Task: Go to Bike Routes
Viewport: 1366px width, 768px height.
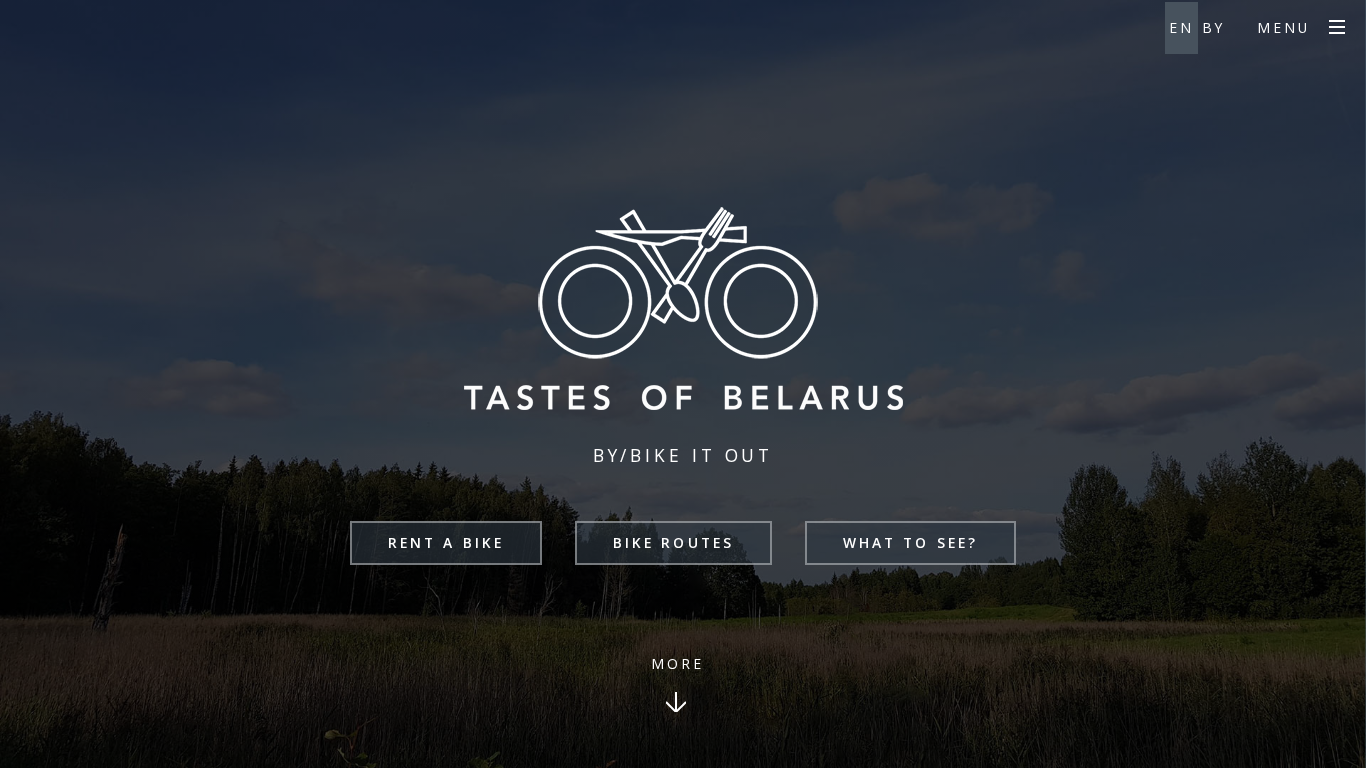Action: tap(673, 543)
